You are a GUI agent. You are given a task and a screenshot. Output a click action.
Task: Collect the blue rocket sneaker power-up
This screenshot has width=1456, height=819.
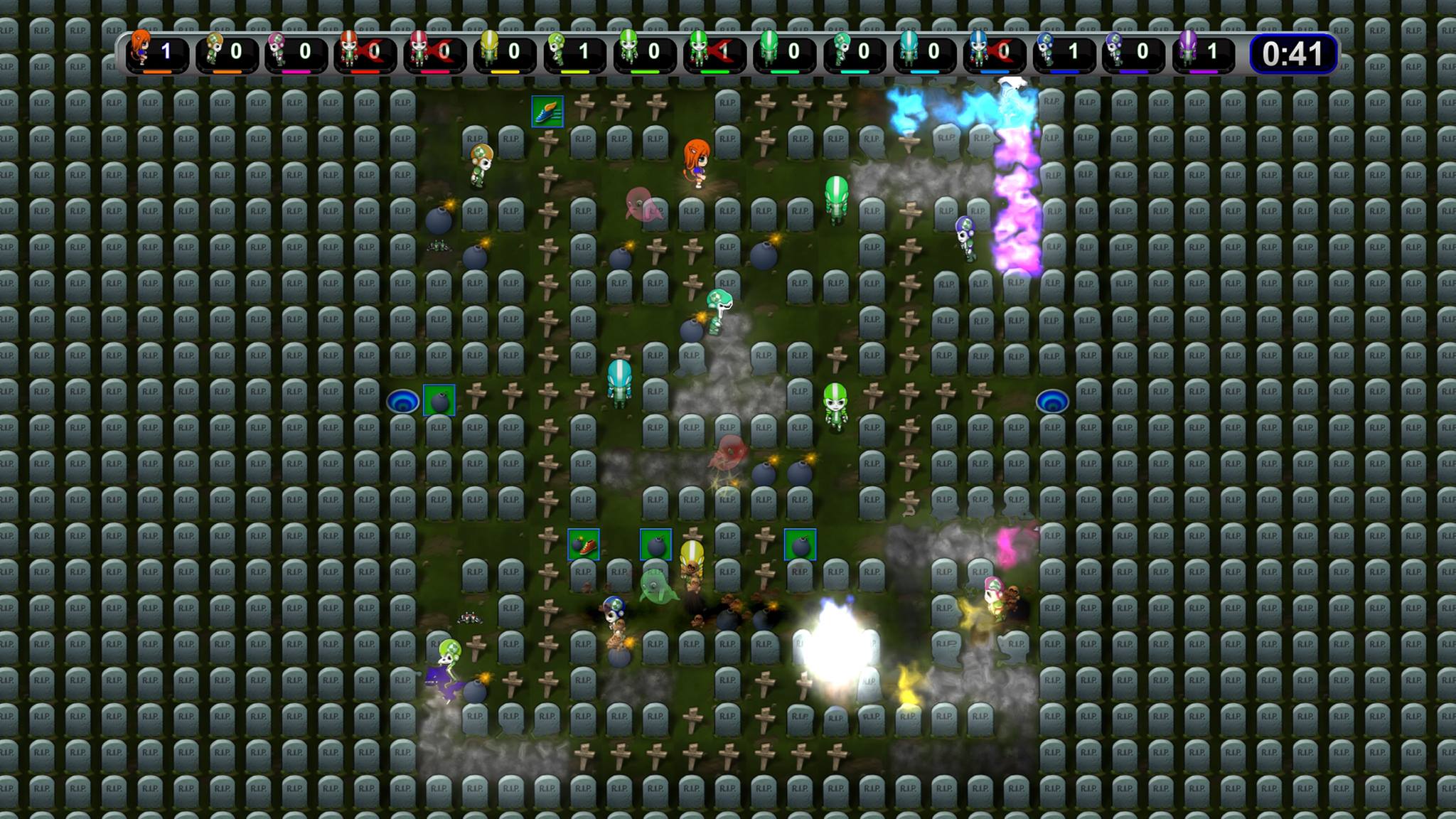coord(547,112)
